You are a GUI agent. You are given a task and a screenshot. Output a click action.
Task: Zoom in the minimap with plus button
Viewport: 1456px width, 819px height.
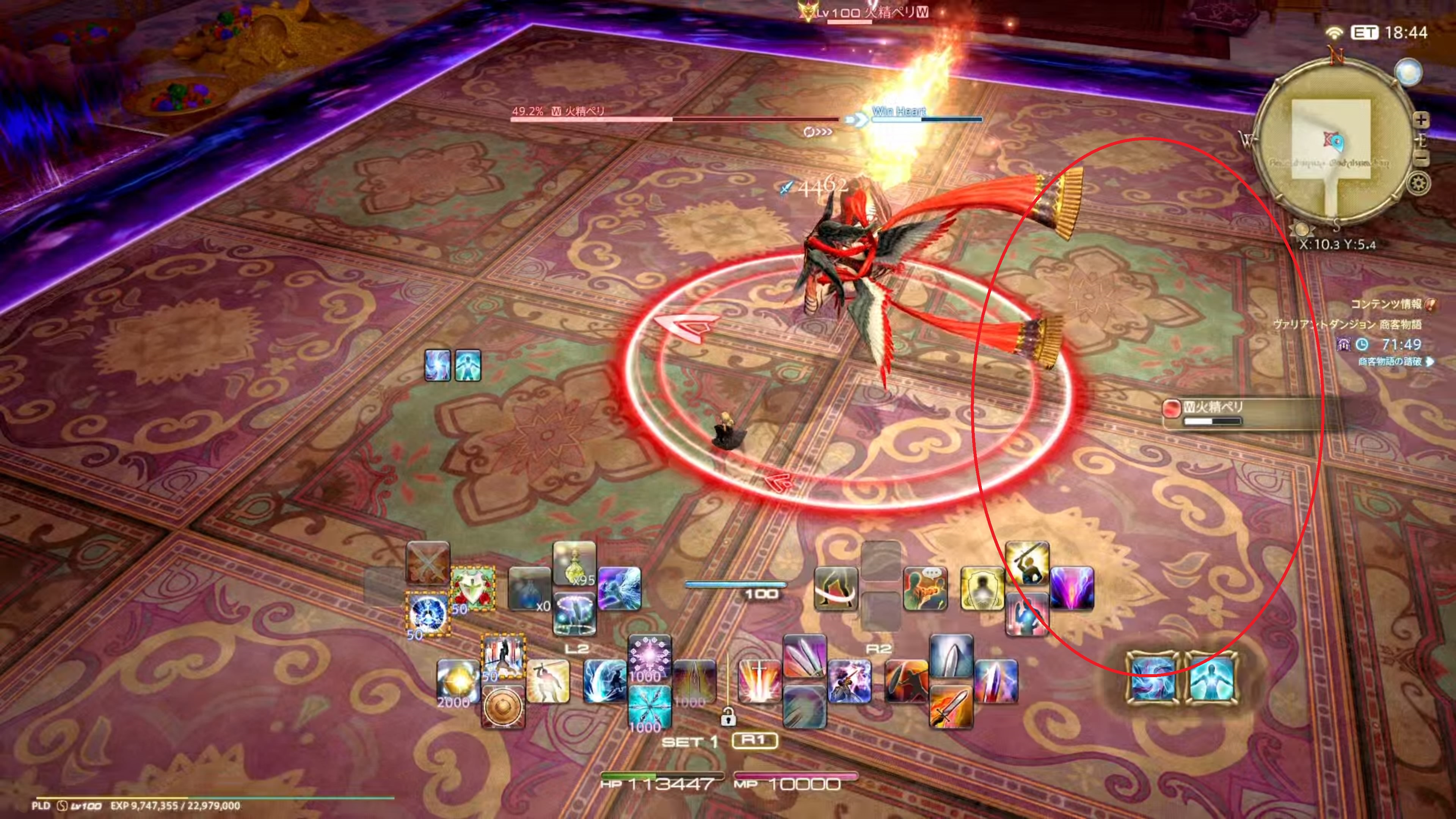1421,120
